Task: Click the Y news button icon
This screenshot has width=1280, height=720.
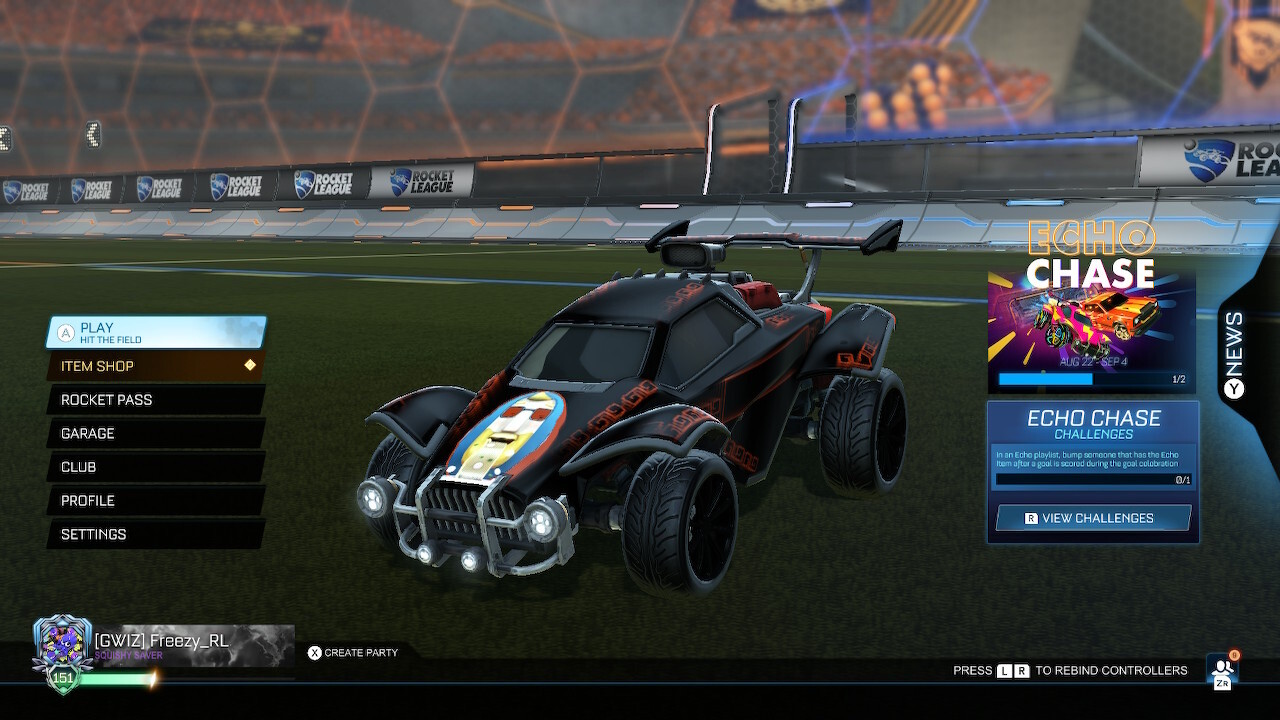Action: point(1232,388)
